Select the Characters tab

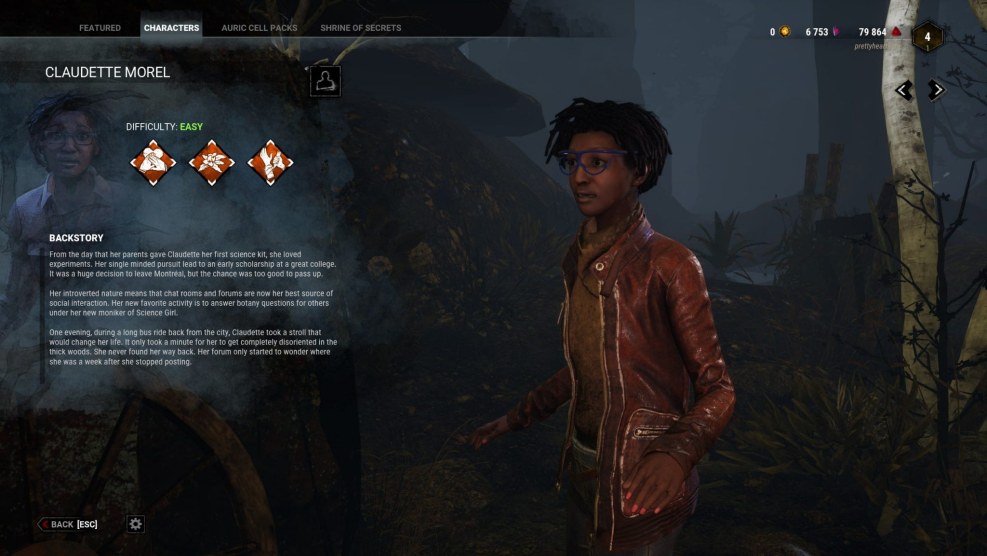coord(171,28)
